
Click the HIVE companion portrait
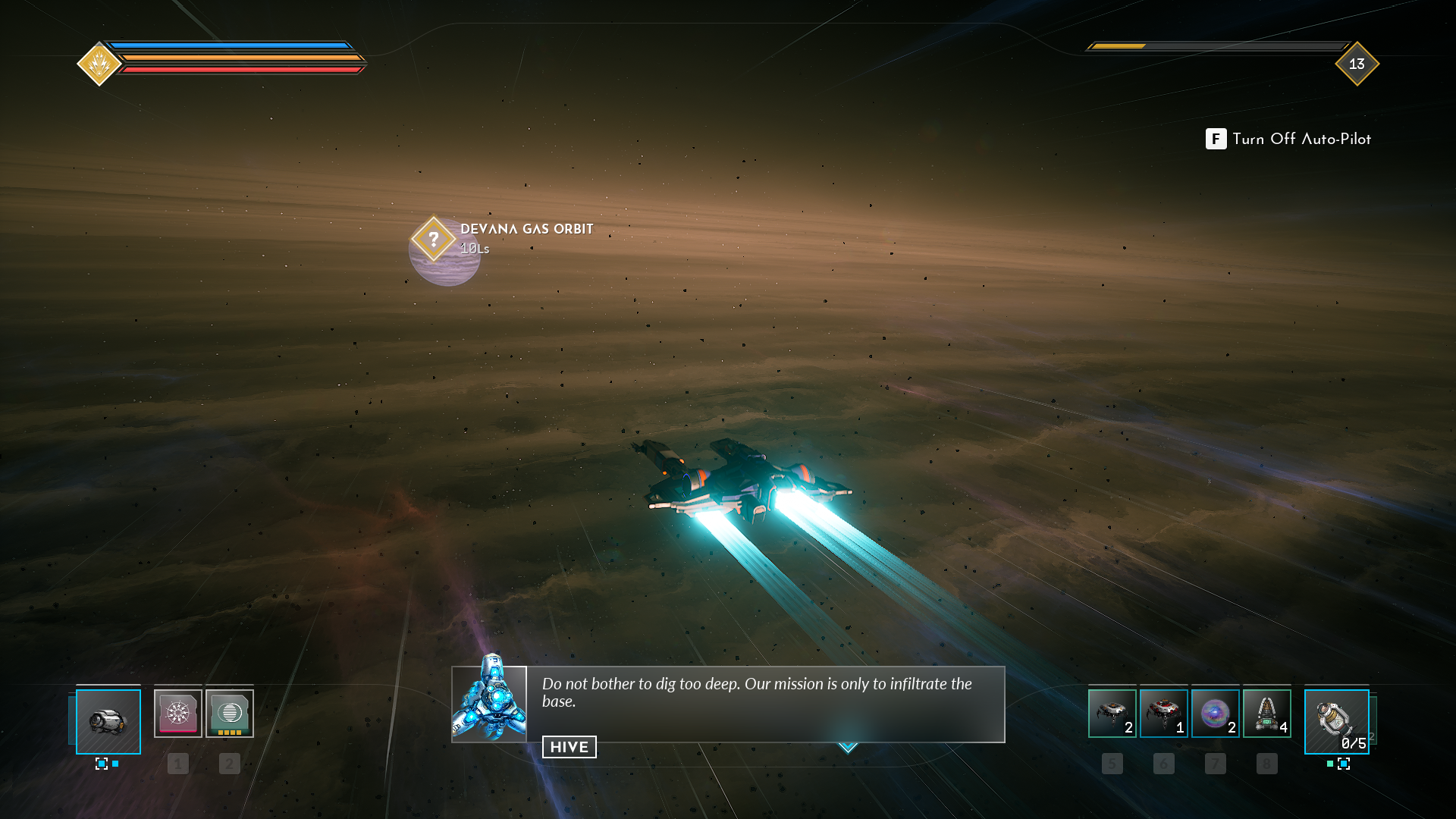pos(489,705)
